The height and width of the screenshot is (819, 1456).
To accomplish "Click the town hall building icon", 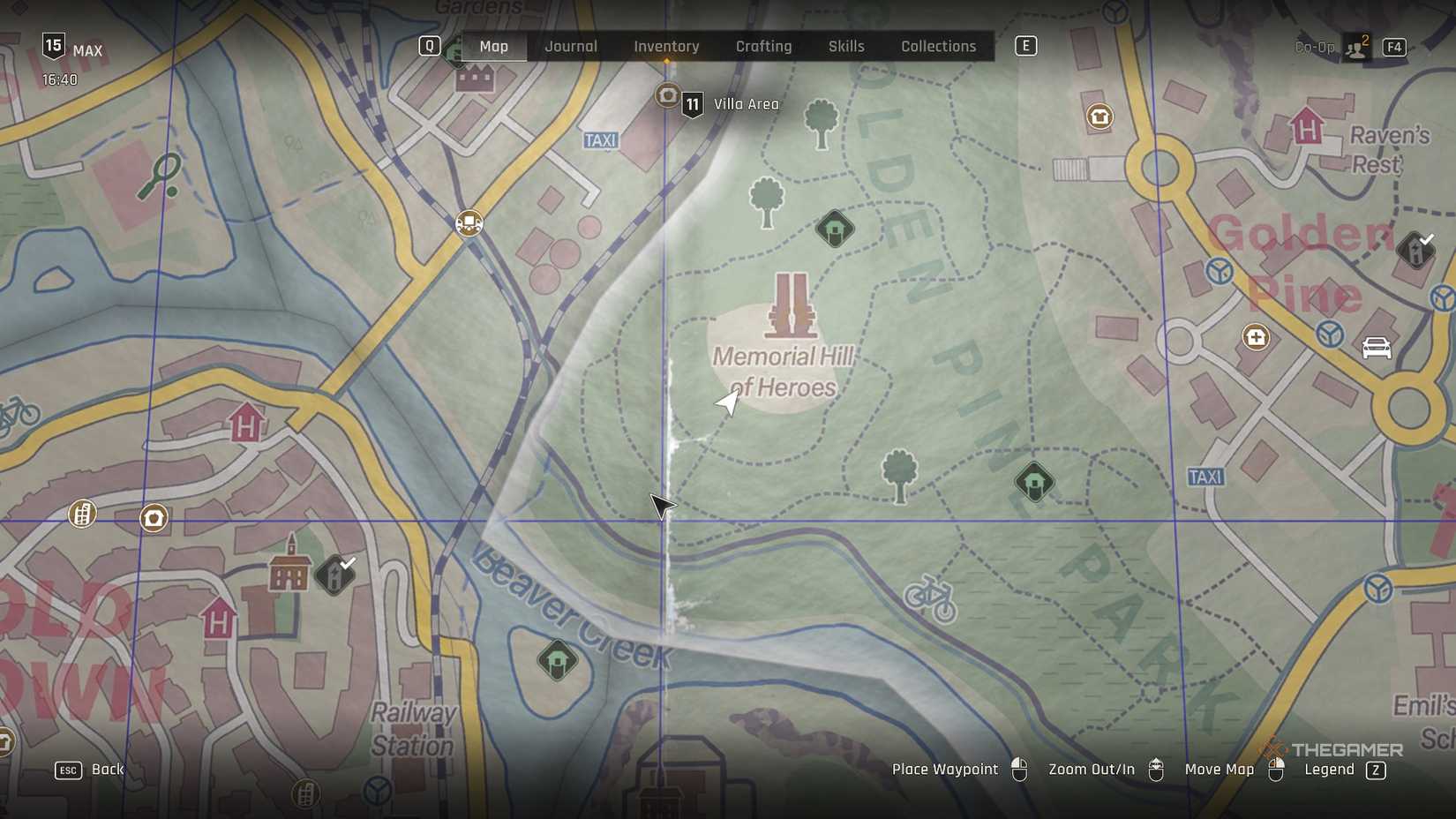I will [289, 565].
